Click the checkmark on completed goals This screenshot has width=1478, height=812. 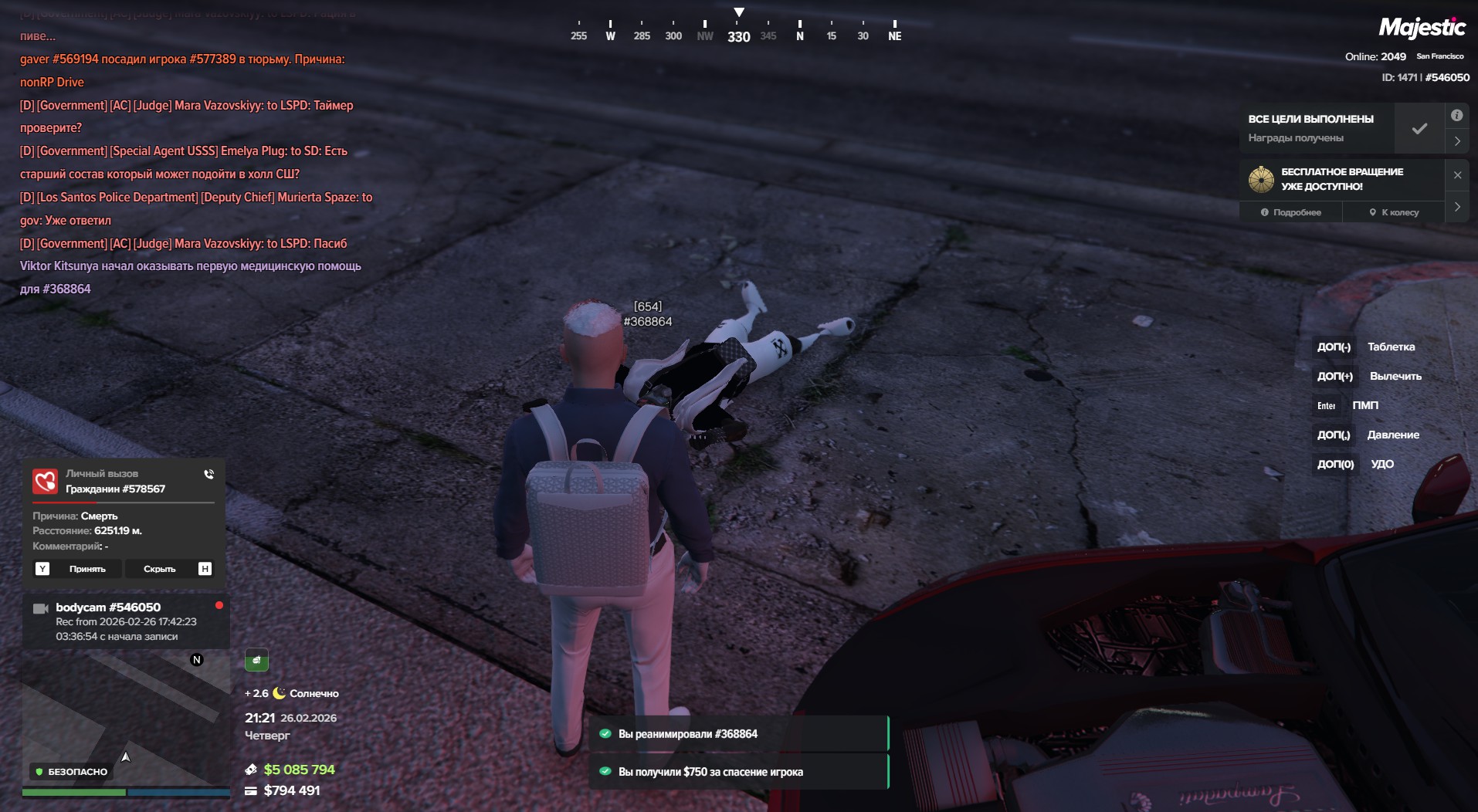tap(1419, 129)
